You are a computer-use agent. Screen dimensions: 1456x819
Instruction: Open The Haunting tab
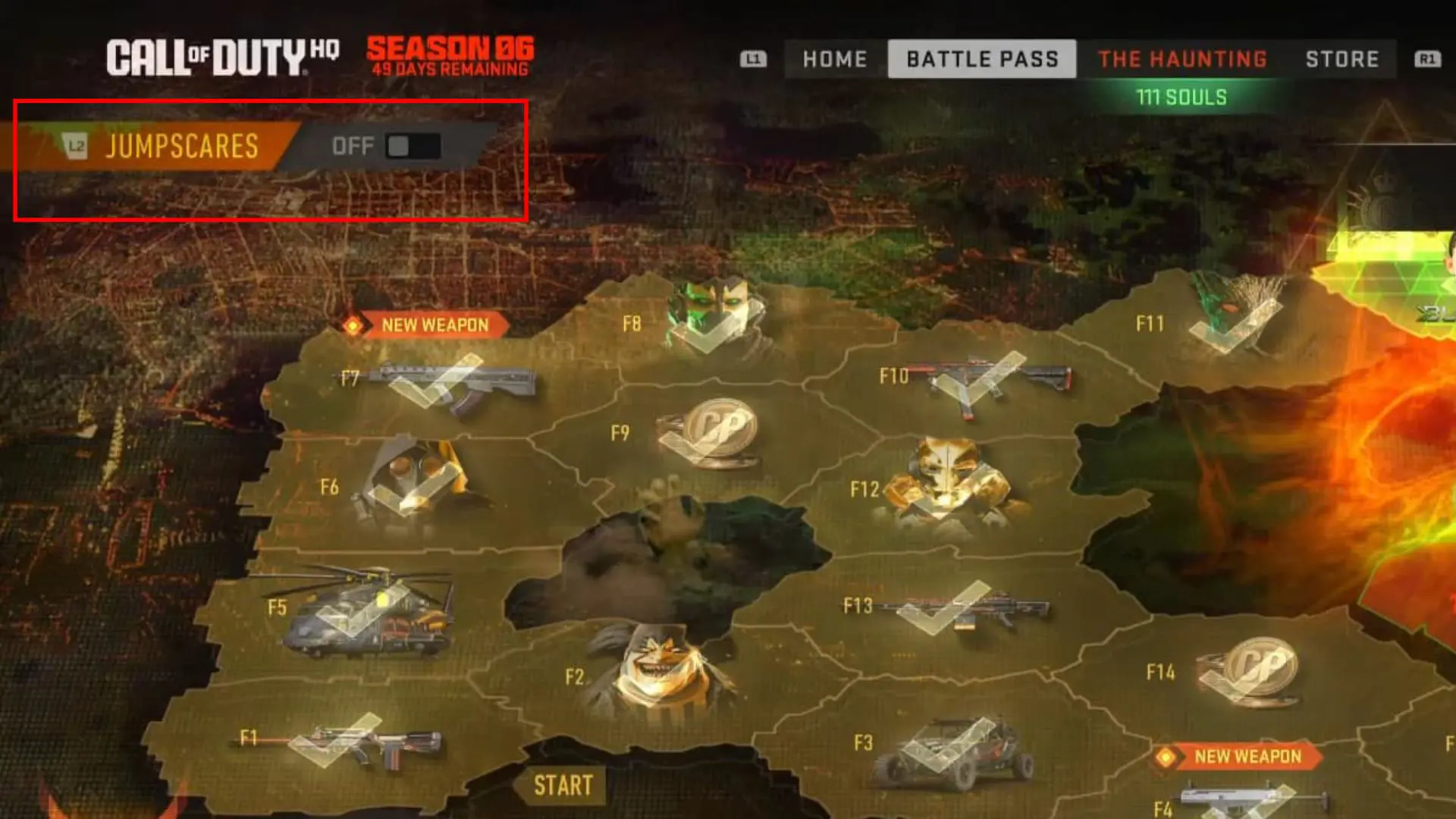point(1184,59)
